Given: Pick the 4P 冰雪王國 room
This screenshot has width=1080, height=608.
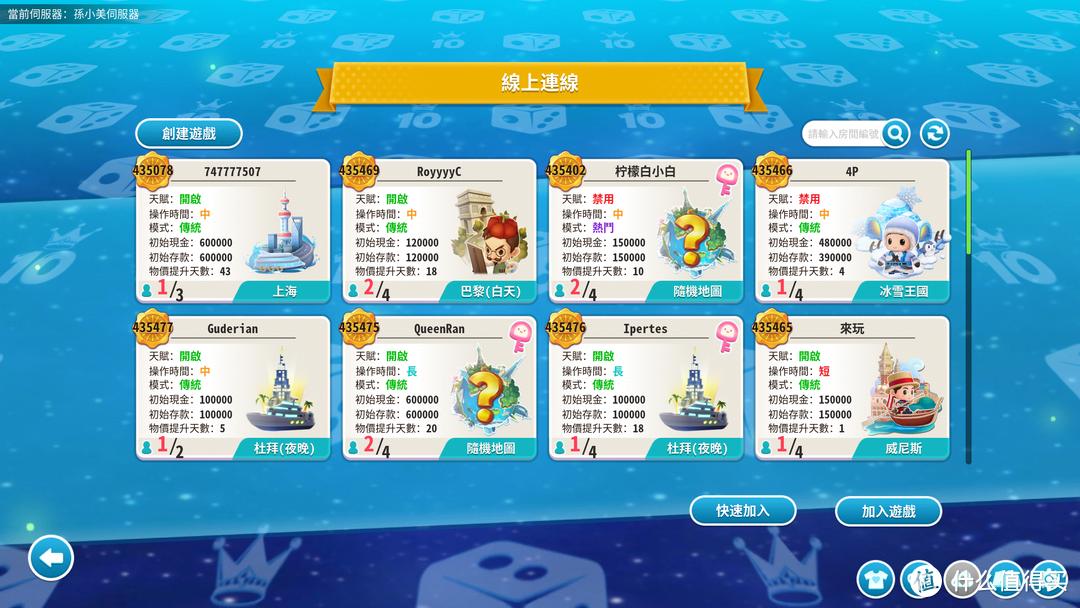Looking at the screenshot, I should [x=851, y=231].
